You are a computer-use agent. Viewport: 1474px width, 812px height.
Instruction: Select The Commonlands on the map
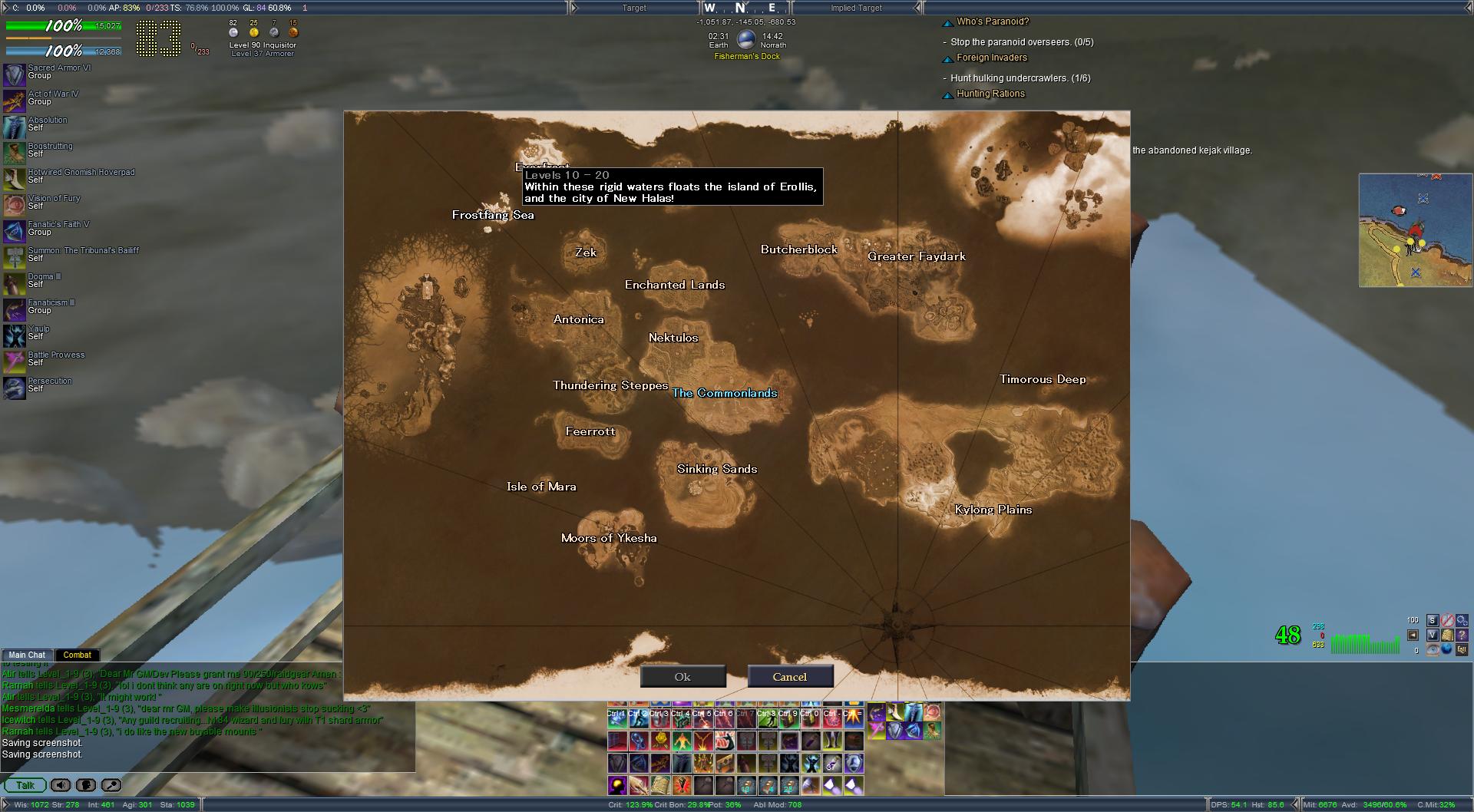[x=725, y=393]
